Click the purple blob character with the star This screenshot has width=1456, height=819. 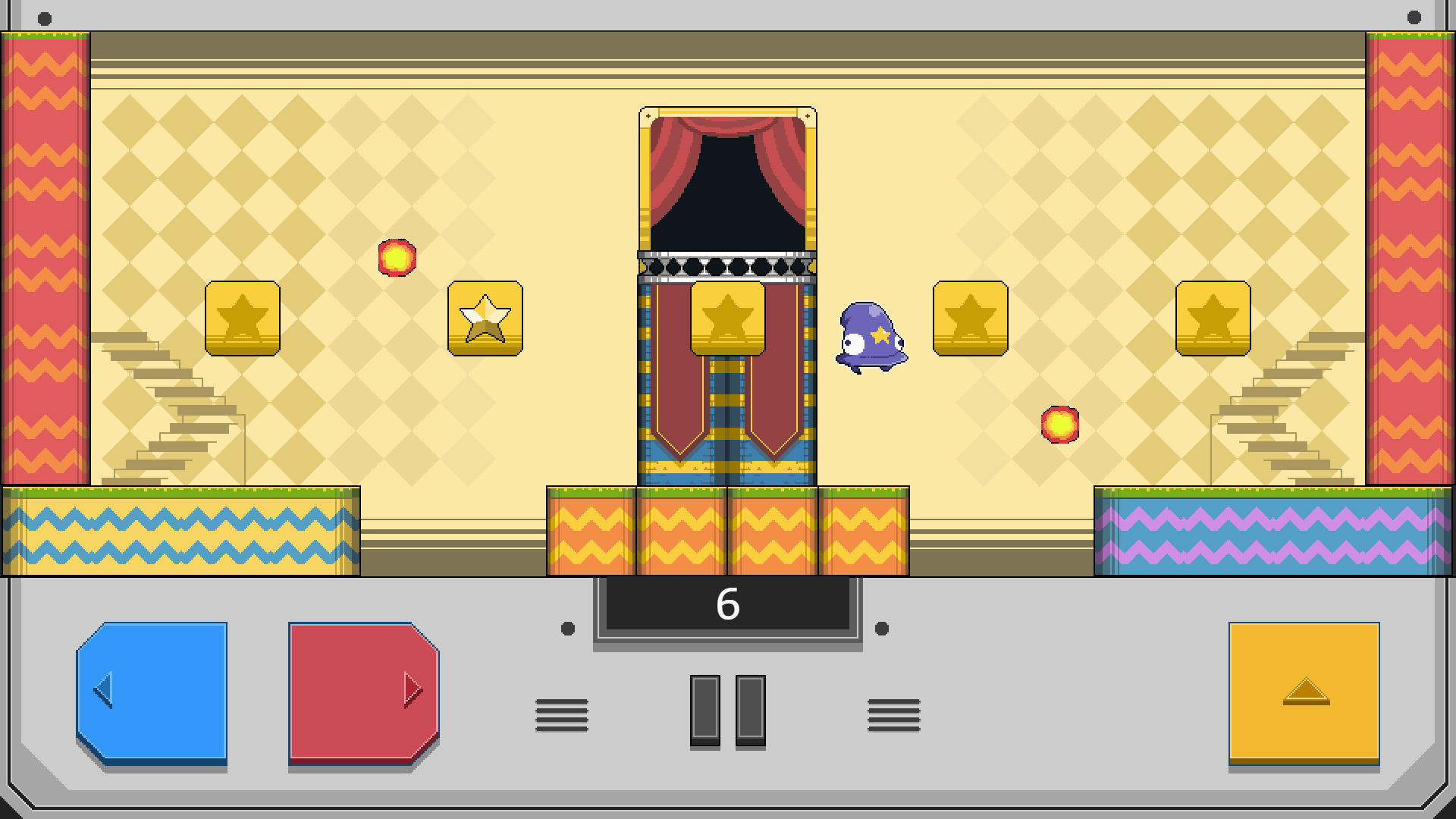click(871, 337)
